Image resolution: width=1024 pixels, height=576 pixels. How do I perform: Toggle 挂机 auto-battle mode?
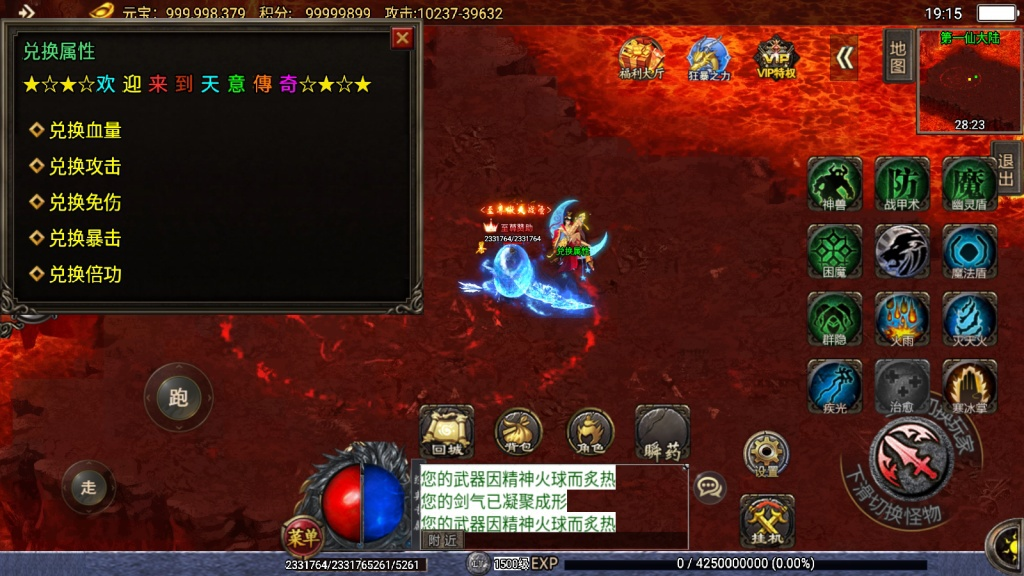click(767, 521)
